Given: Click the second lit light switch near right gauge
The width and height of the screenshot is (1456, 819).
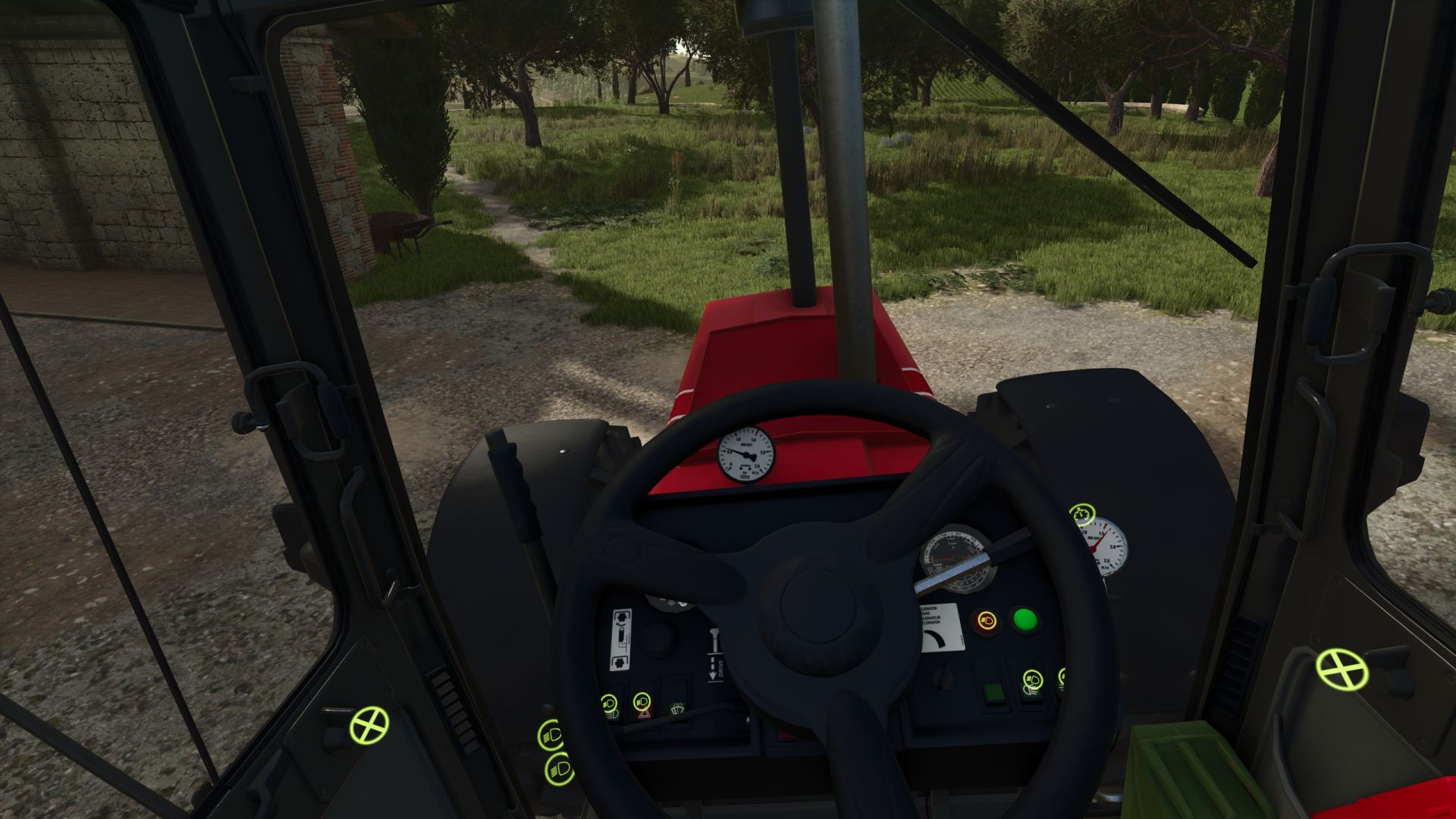Looking at the screenshot, I should (1062, 677).
